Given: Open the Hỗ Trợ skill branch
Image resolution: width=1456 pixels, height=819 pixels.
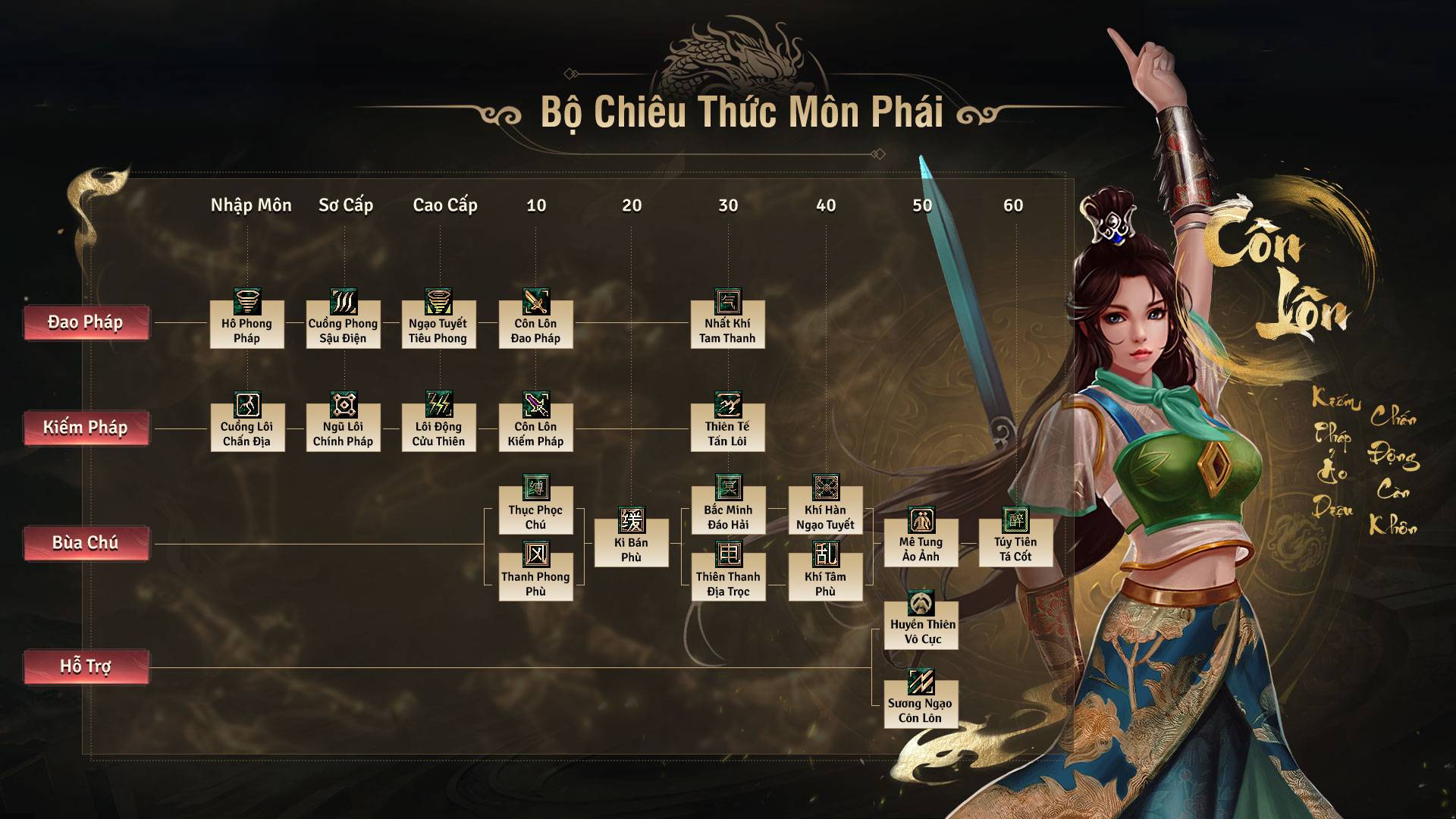Looking at the screenshot, I should pyautogui.click(x=86, y=667).
